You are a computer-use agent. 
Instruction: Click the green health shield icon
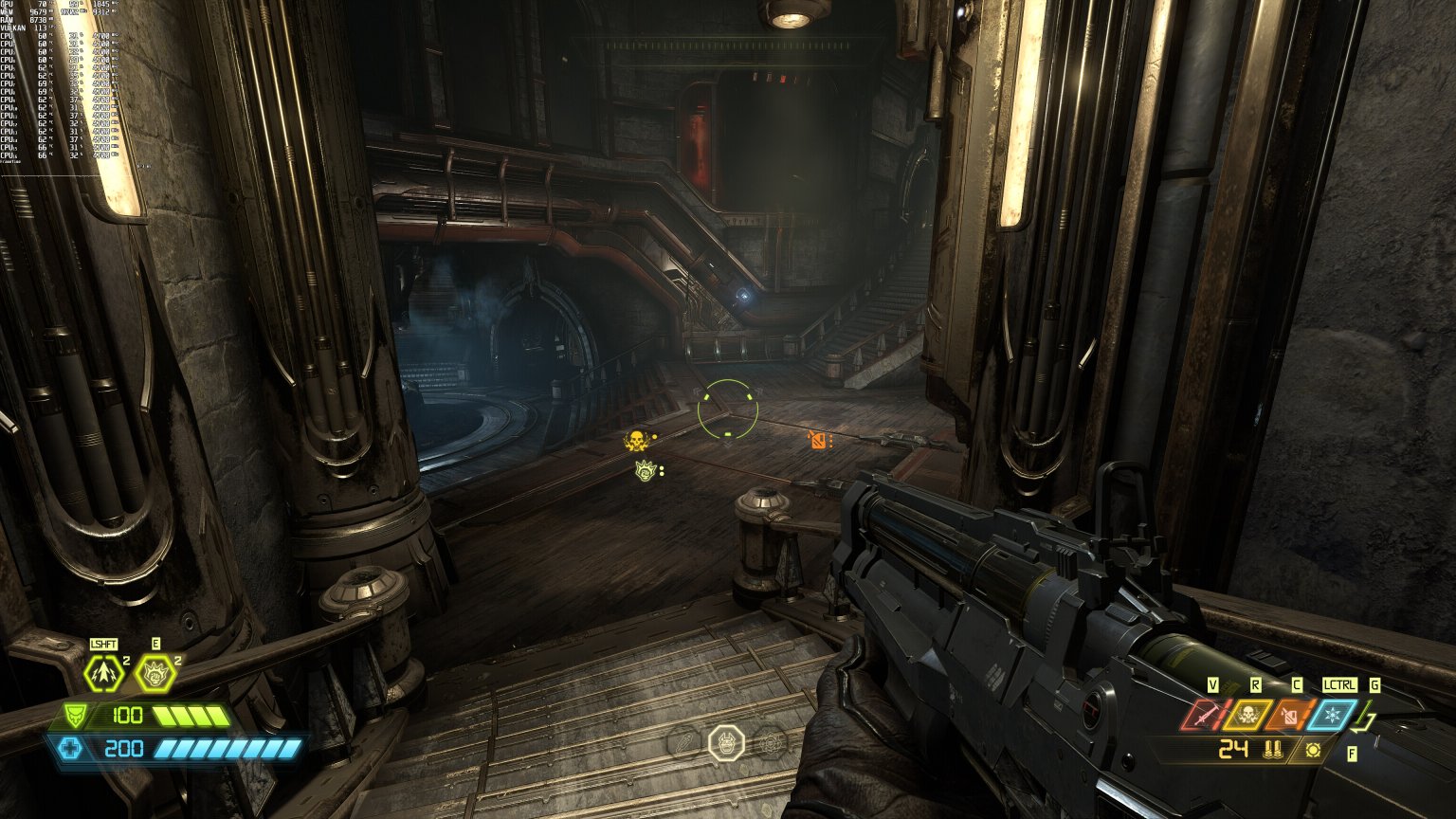pyautogui.click(x=74, y=715)
